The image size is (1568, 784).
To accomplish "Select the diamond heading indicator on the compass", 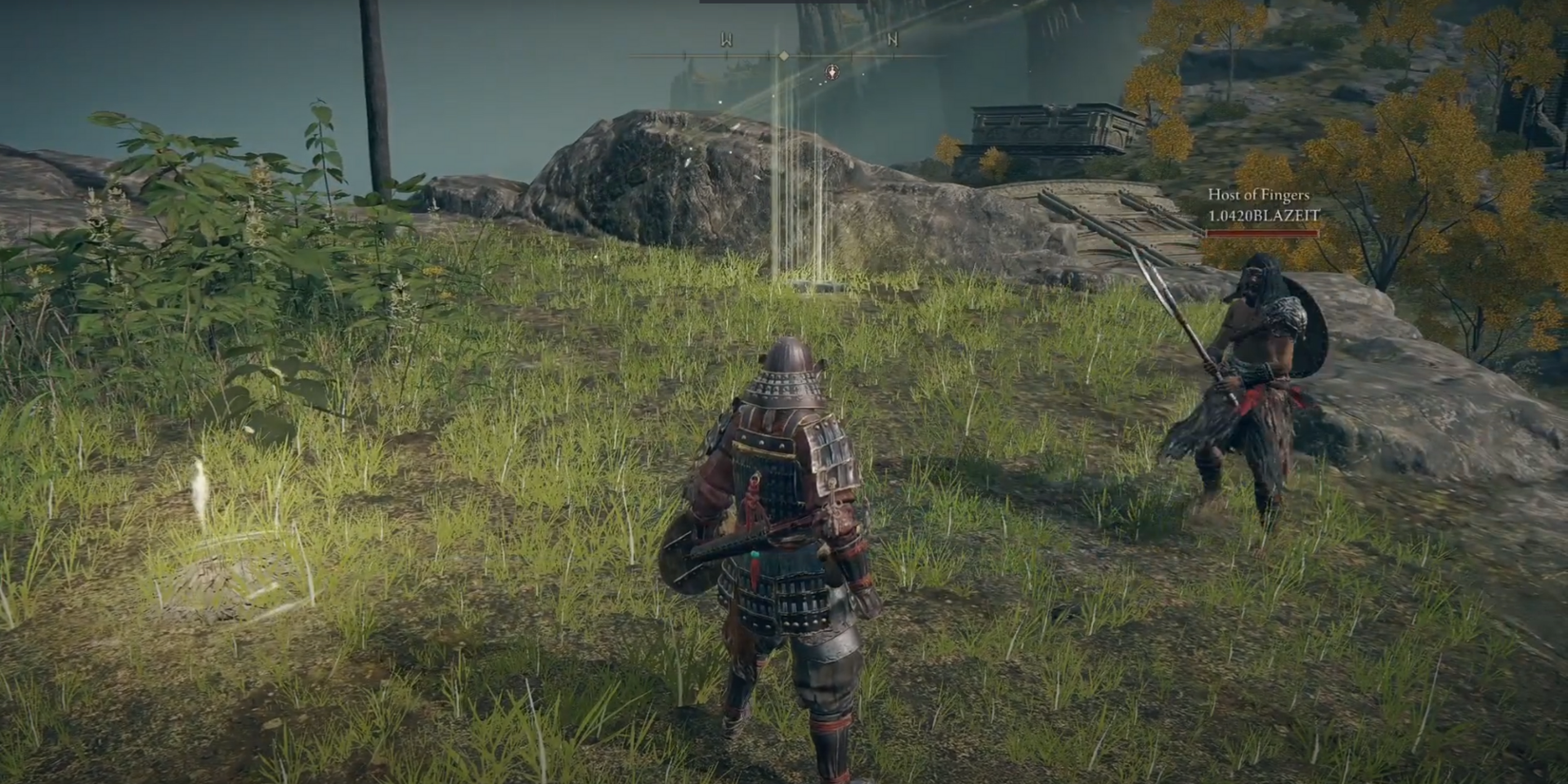I will point(784,56).
